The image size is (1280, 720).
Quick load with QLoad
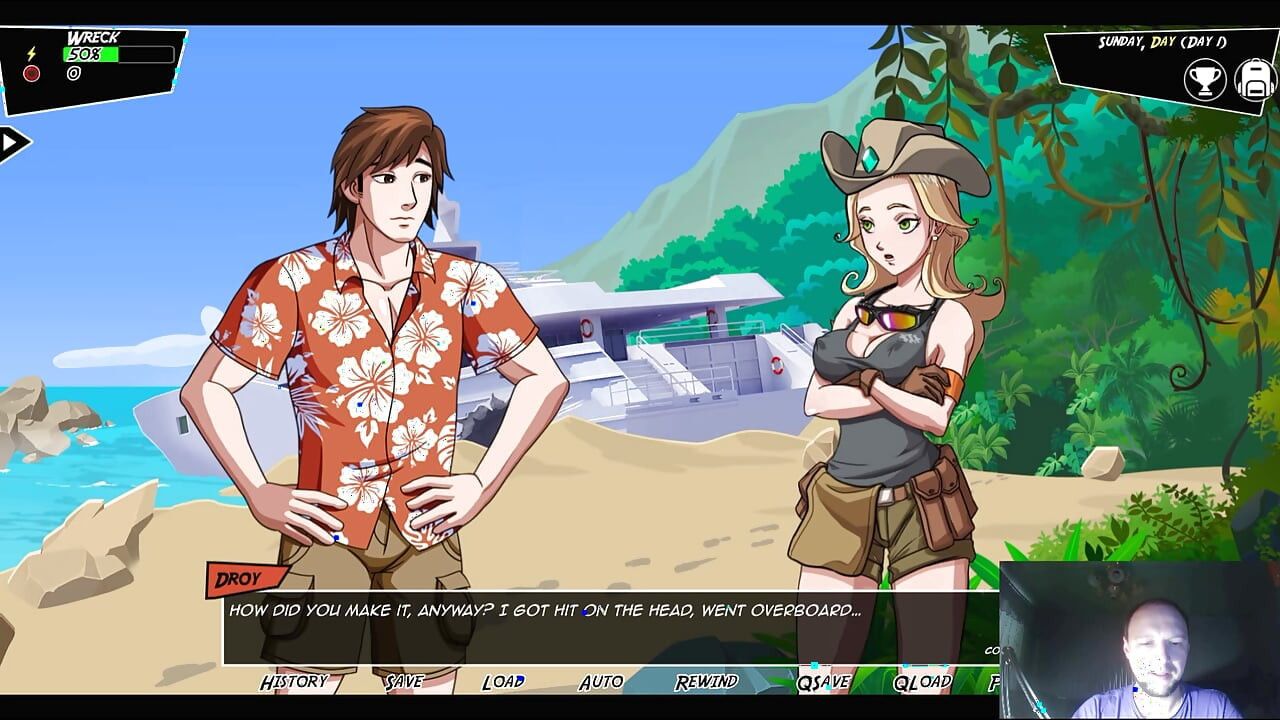tap(922, 682)
